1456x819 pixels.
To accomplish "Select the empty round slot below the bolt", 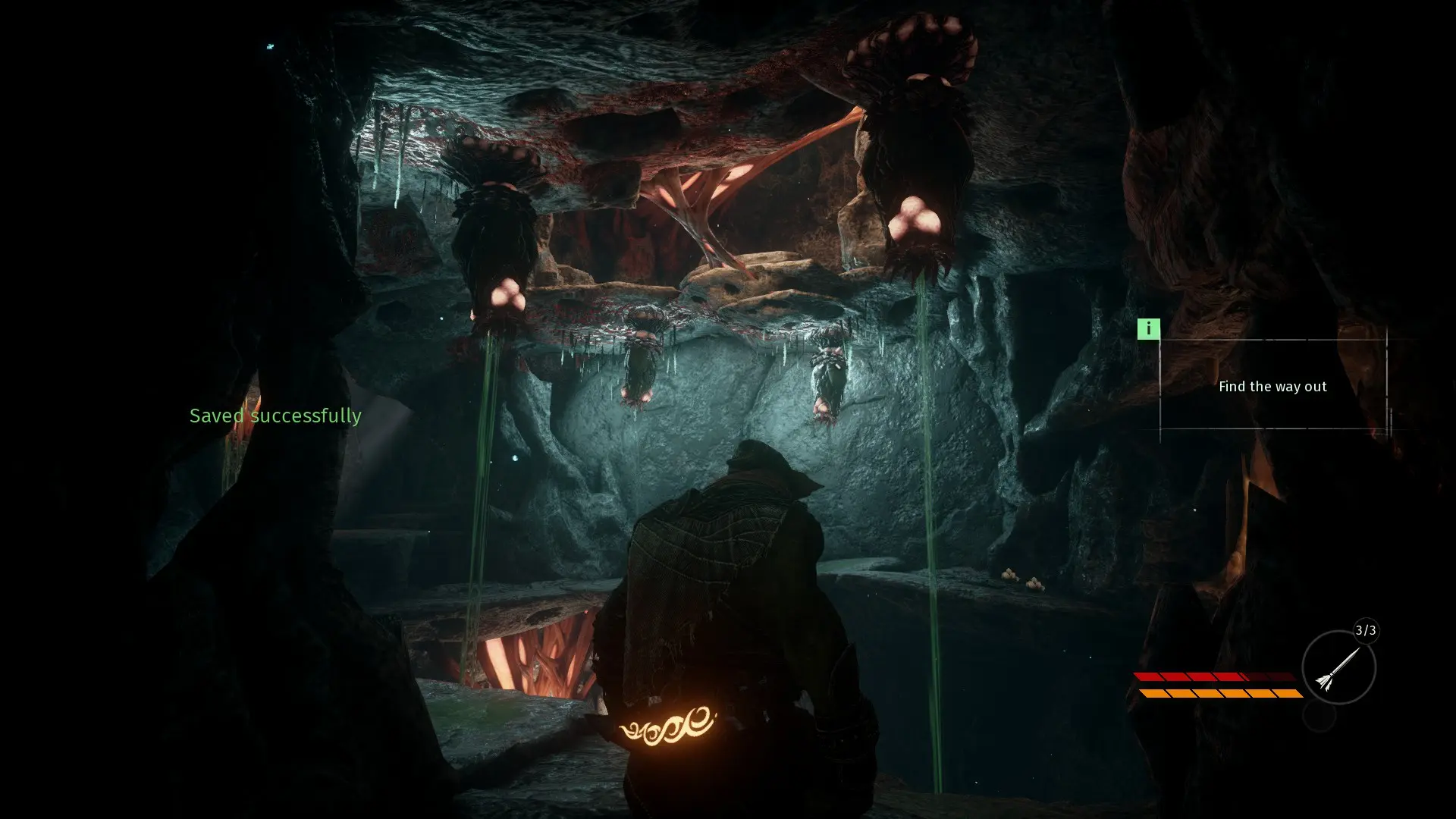I will [x=1319, y=716].
